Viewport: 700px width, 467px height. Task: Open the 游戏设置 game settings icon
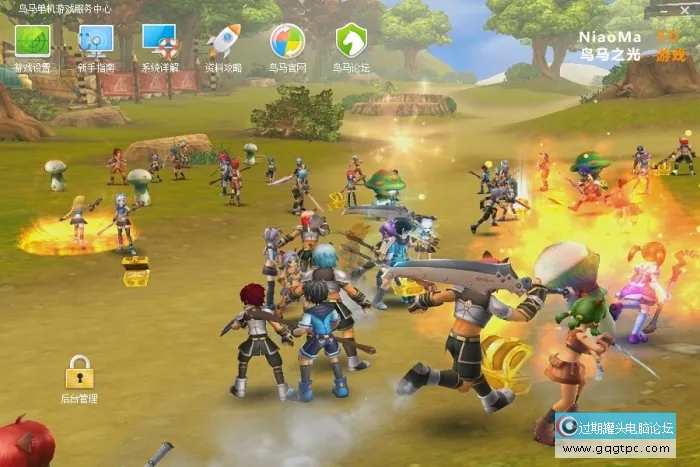coord(32,42)
